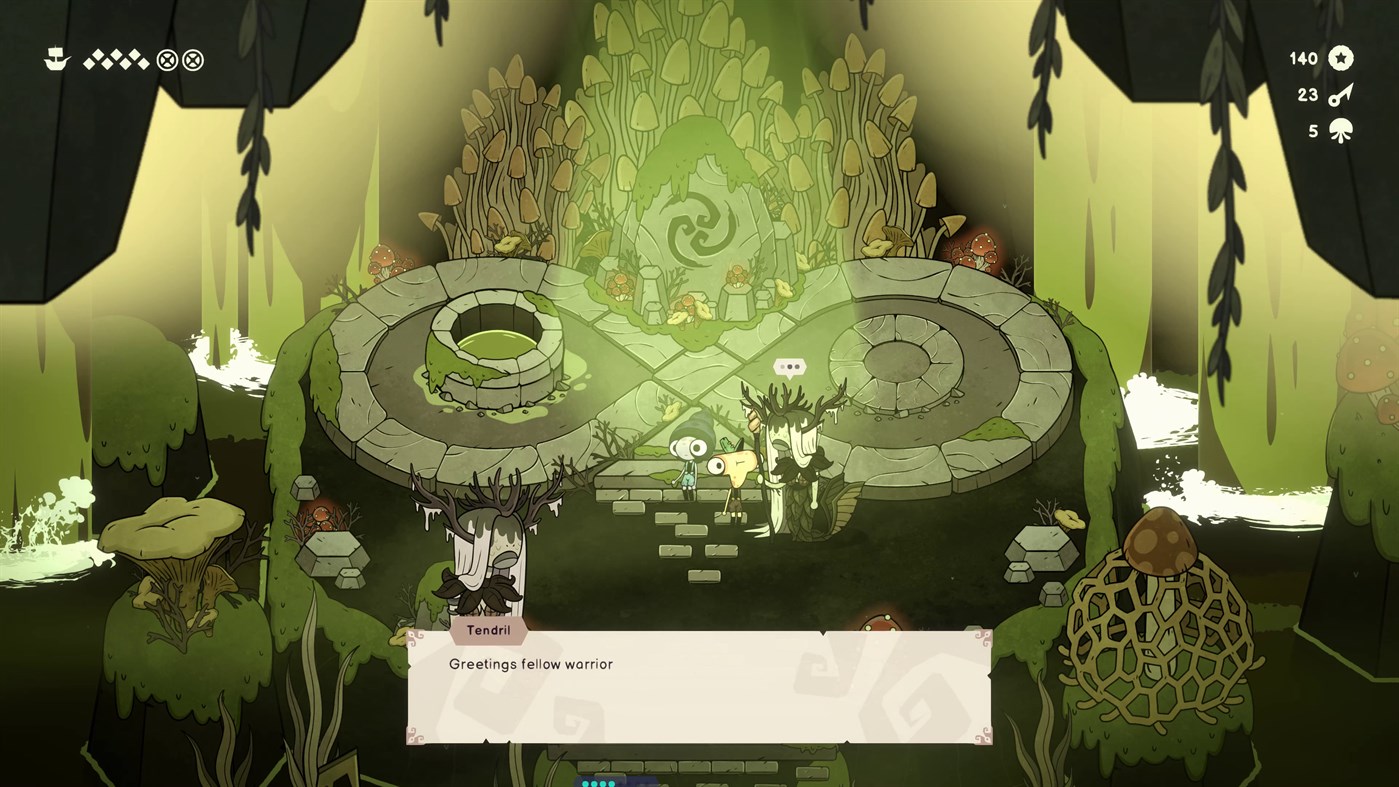Click the first circled-X slot icon
Image resolution: width=1399 pixels, height=787 pixels.
coord(165,58)
